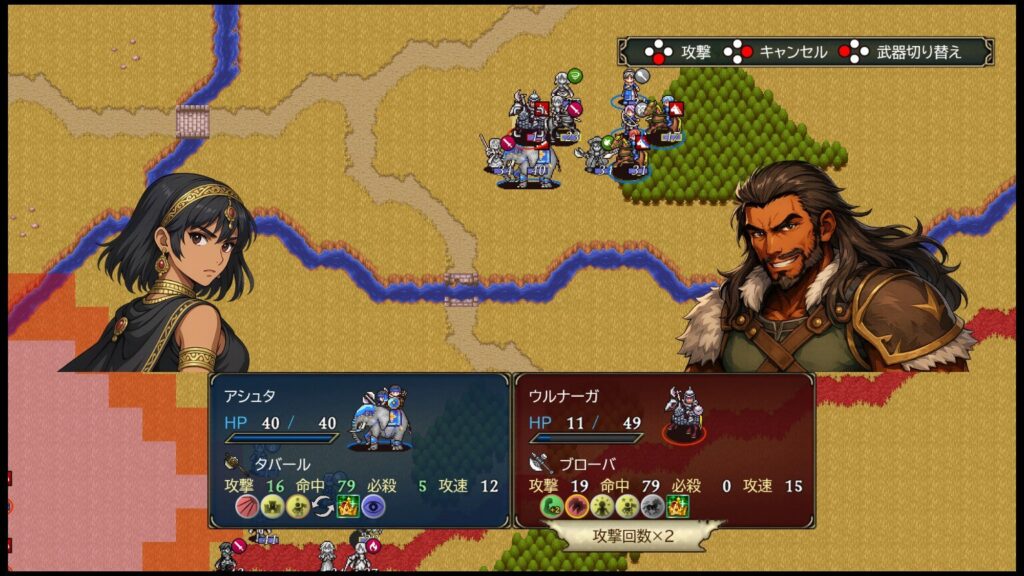
Task: Select Ashuta's red slash skill icon
Action: click(246, 507)
